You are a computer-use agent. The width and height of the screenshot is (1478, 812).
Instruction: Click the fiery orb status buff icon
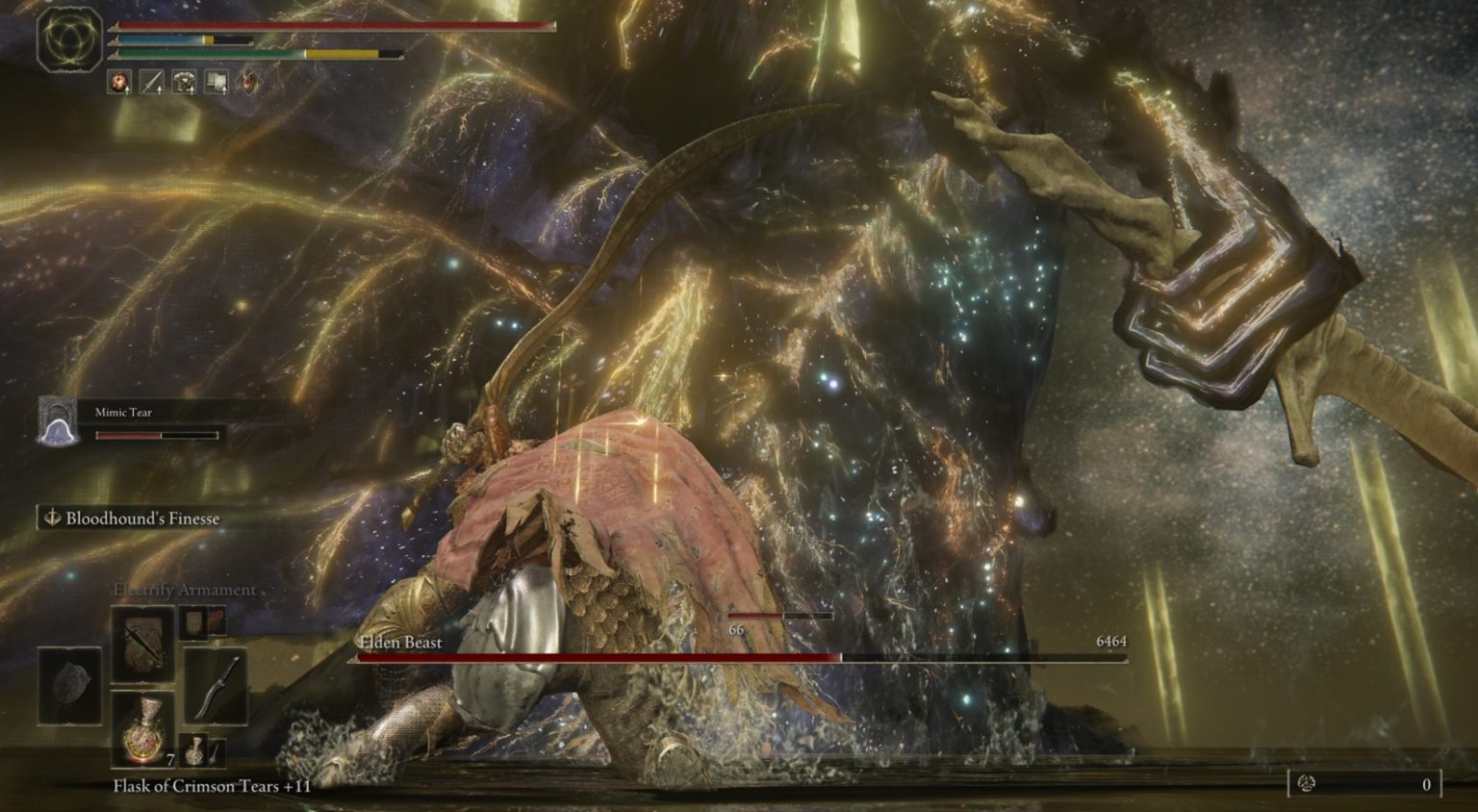pos(119,83)
